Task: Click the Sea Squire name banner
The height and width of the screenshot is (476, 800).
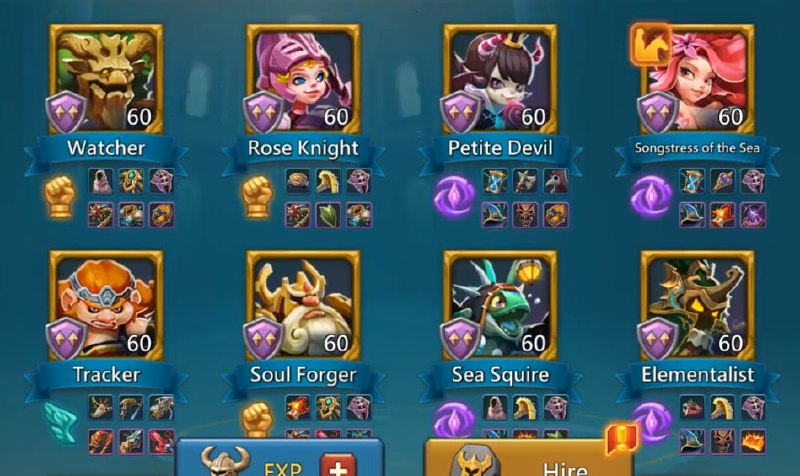Action: pyautogui.click(x=500, y=376)
